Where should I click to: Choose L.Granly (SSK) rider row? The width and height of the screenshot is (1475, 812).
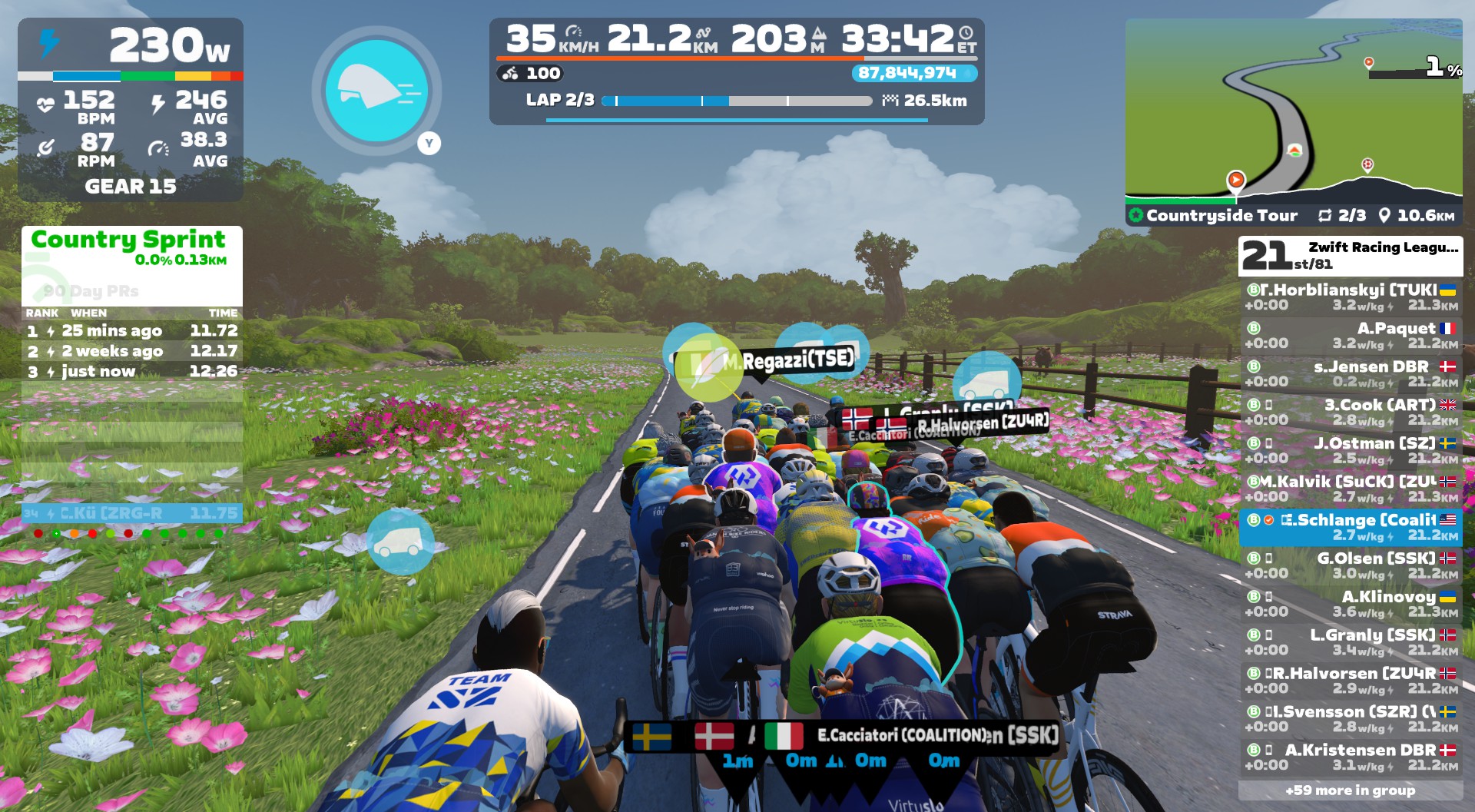[x=1350, y=643]
